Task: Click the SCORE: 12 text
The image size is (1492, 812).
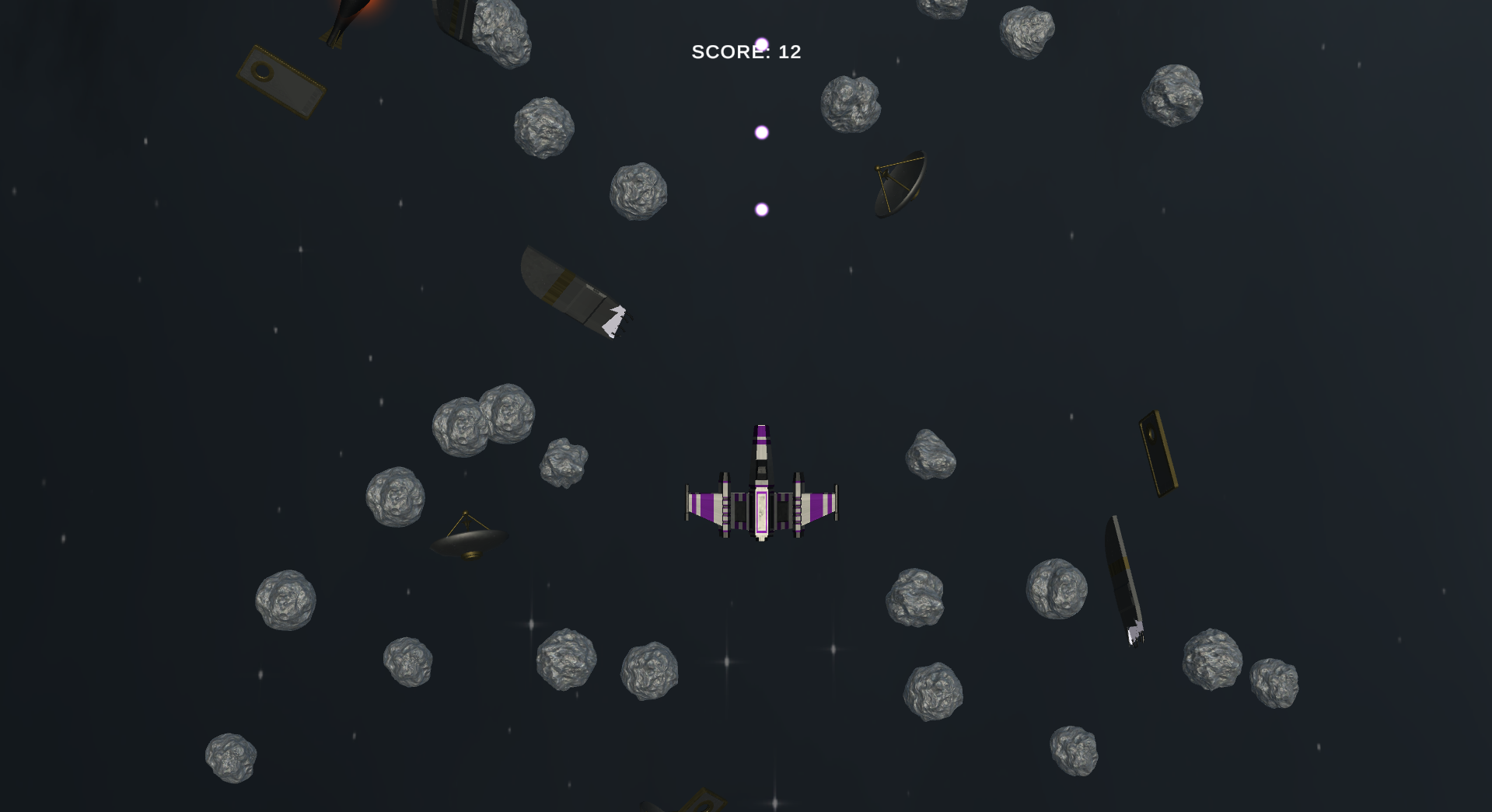Action: [x=746, y=53]
